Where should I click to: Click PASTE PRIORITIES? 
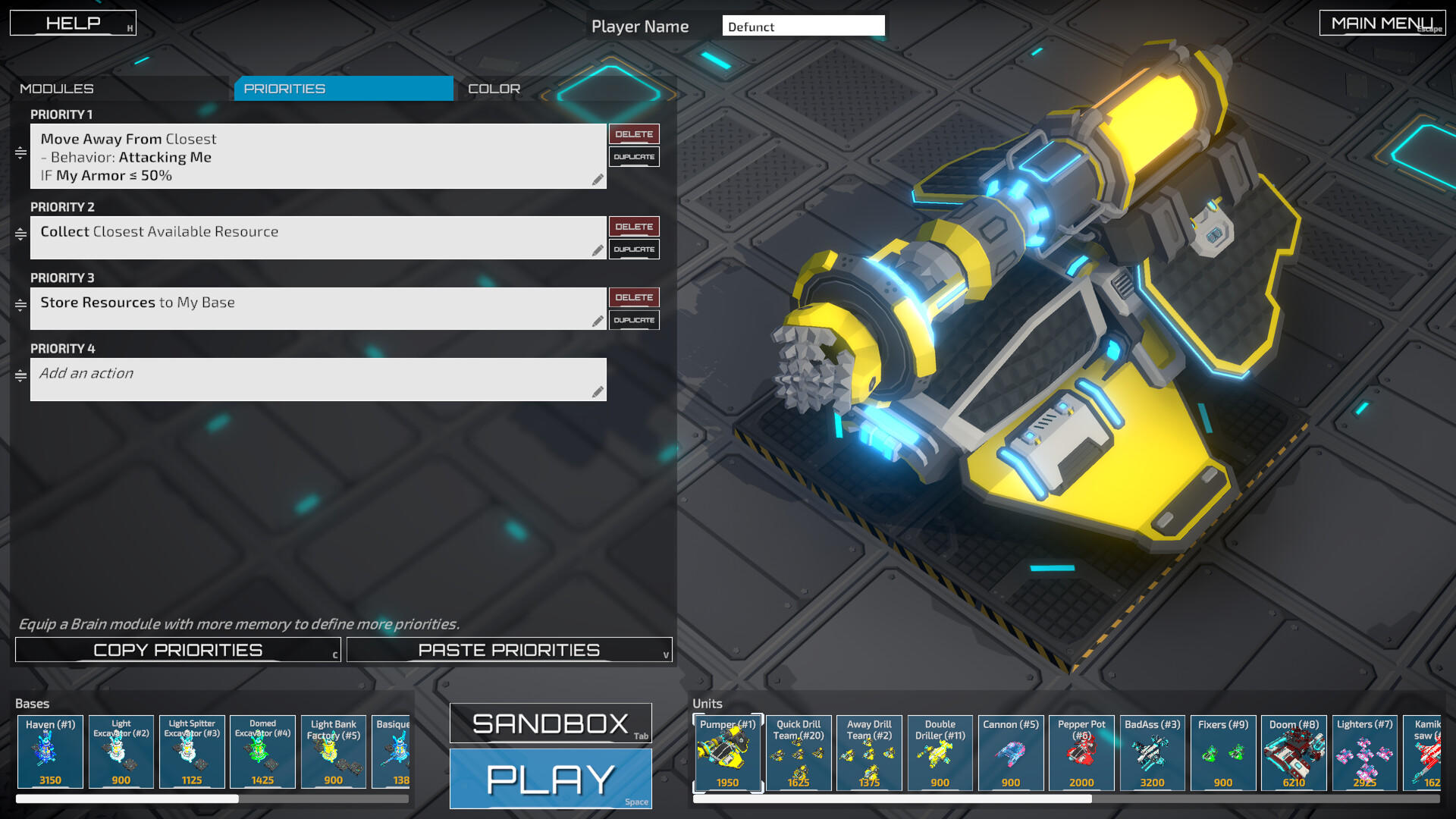point(509,649)
